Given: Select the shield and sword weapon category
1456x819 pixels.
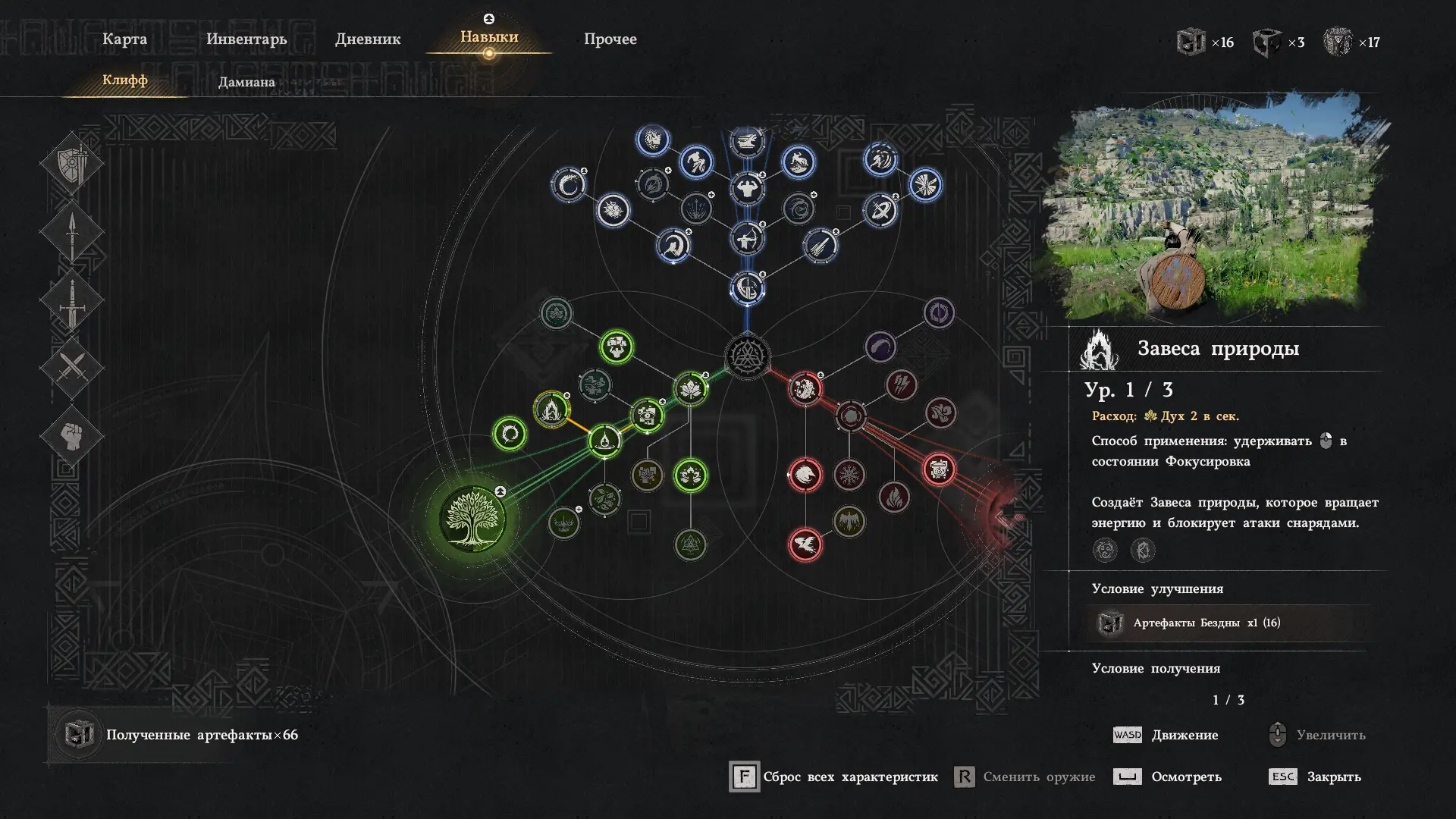Looking at the screenshot, I should (x=72, y=163).
